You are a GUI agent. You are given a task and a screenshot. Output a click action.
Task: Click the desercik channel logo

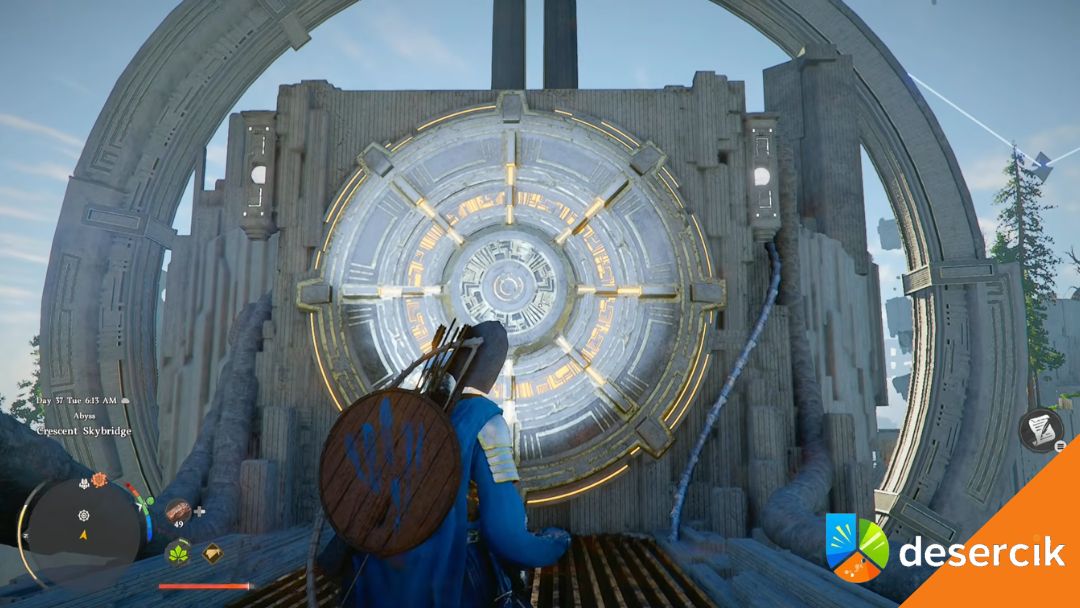point(857,547)
